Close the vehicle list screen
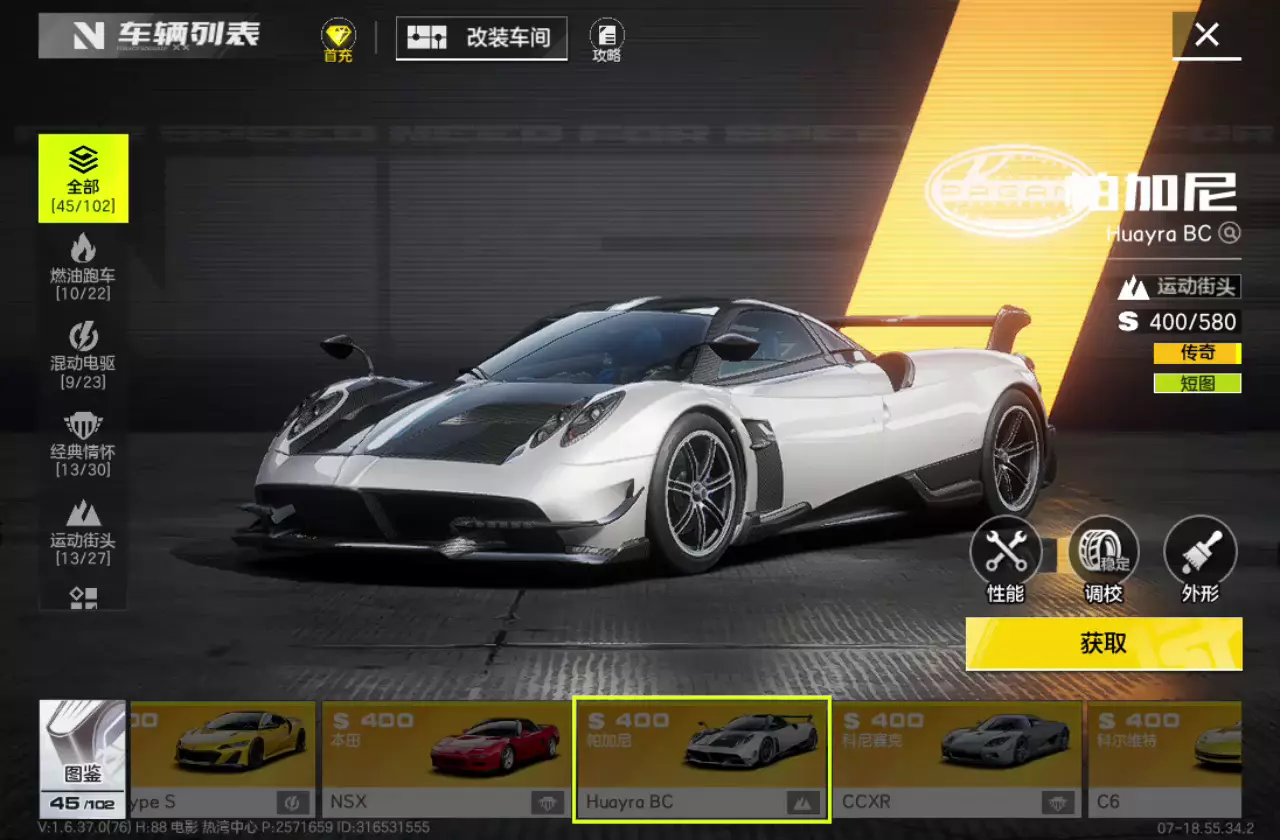1280x840 pixels. [x=1207, y=36]
